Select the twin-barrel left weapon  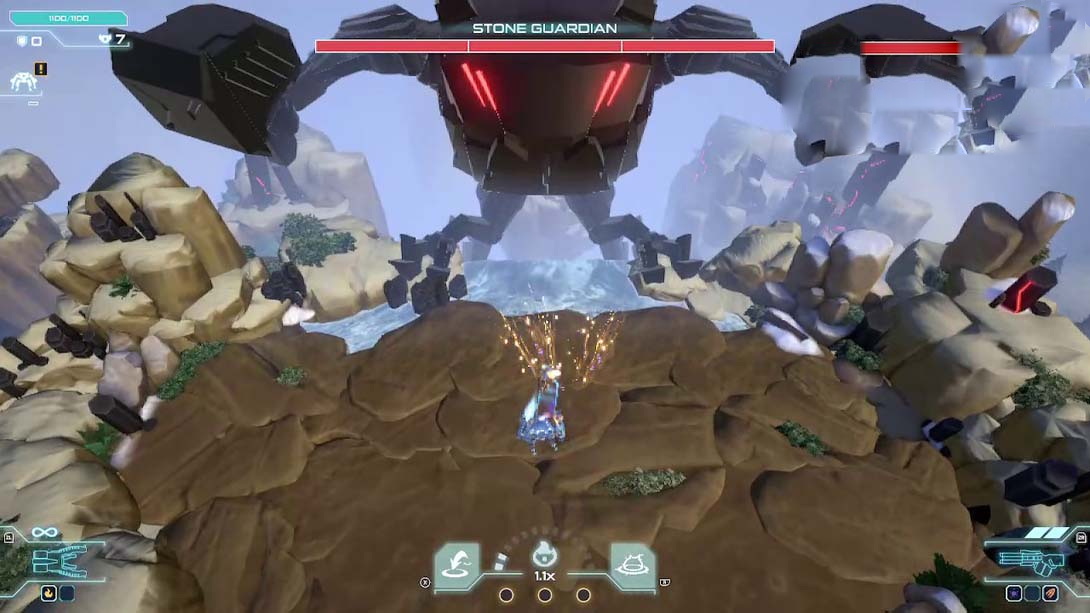pos(60,562)
